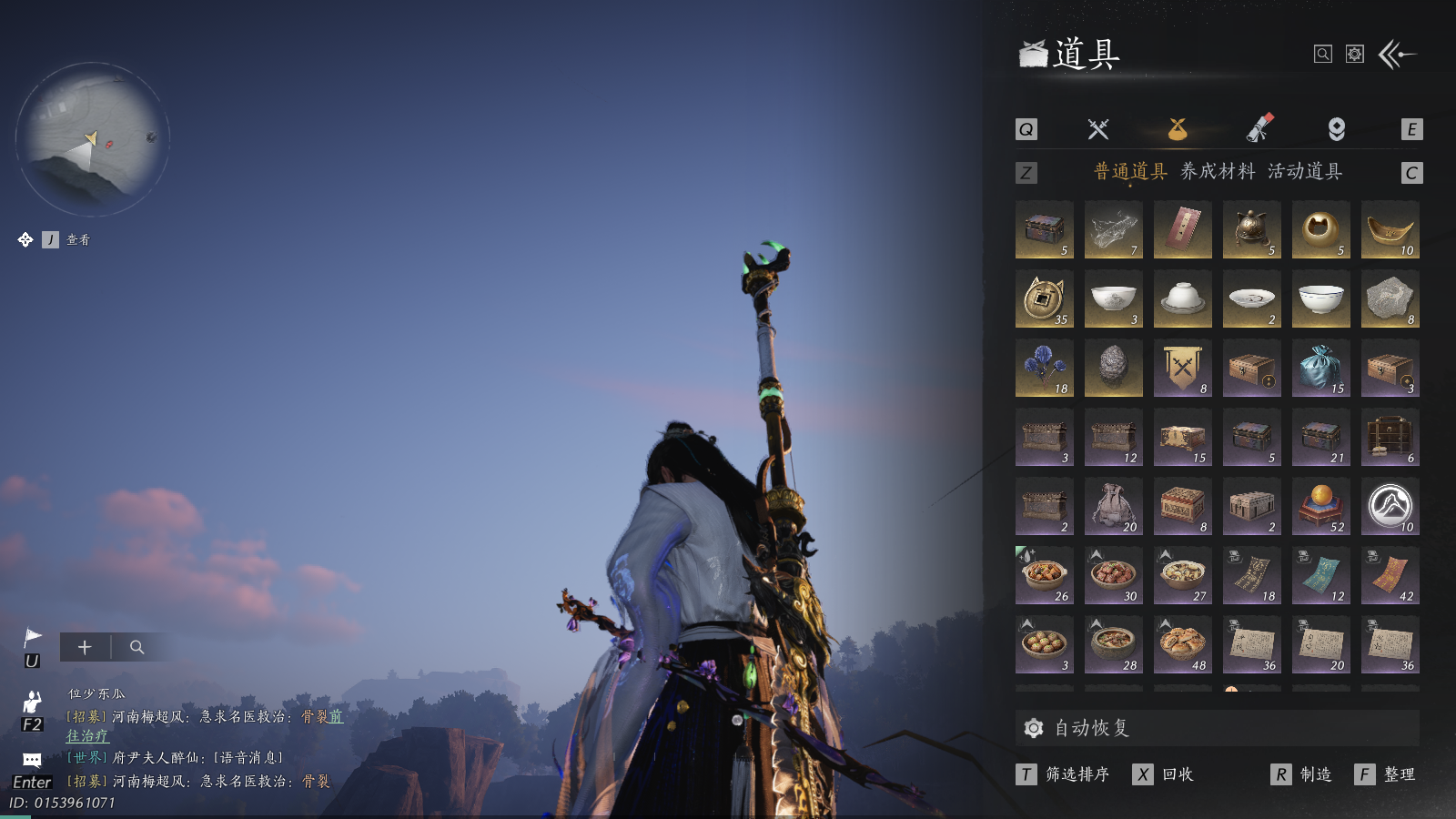Open the 活动道具 tab
Screen dimensions: 1456x819
pyautogui.click(x=1304, y=171)
